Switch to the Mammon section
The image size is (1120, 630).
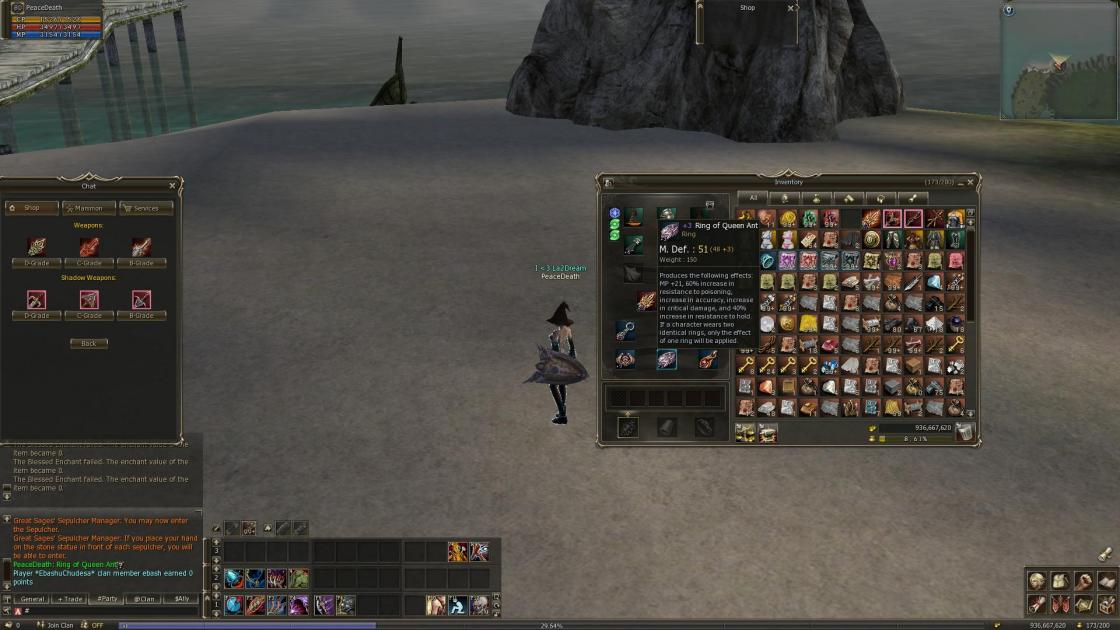[x=89, y=208]
